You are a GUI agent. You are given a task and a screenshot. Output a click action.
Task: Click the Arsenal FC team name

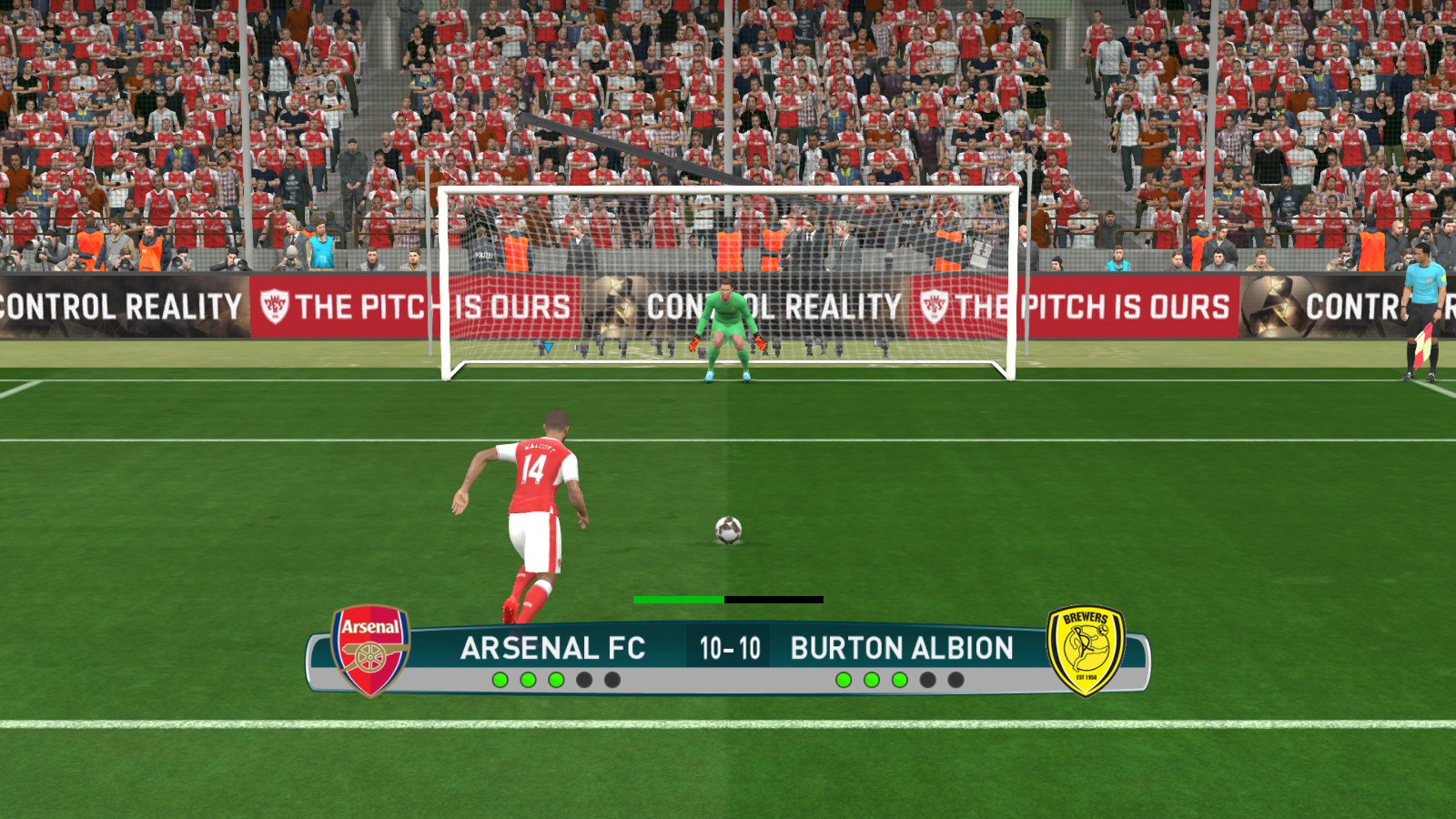[x=552, y=648]
